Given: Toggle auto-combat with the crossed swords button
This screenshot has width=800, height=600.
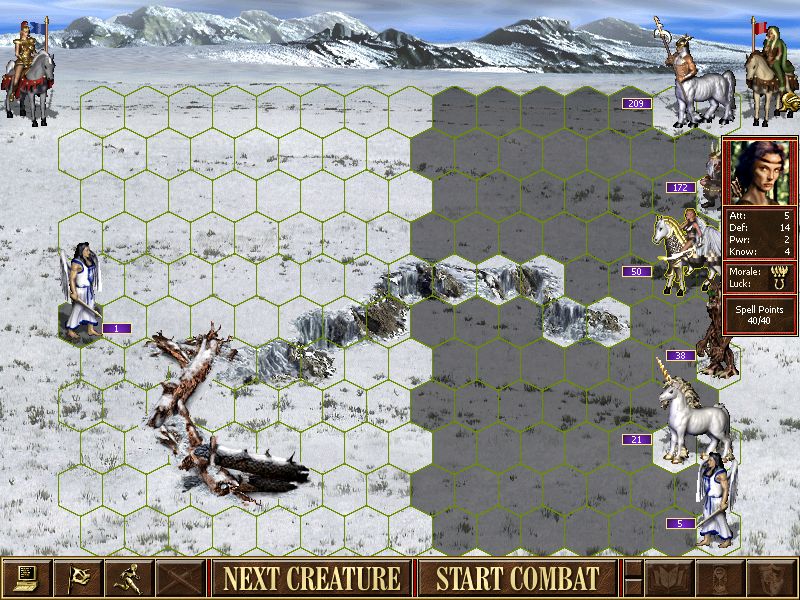Looking at the screenshot, I should coord(179,578).
